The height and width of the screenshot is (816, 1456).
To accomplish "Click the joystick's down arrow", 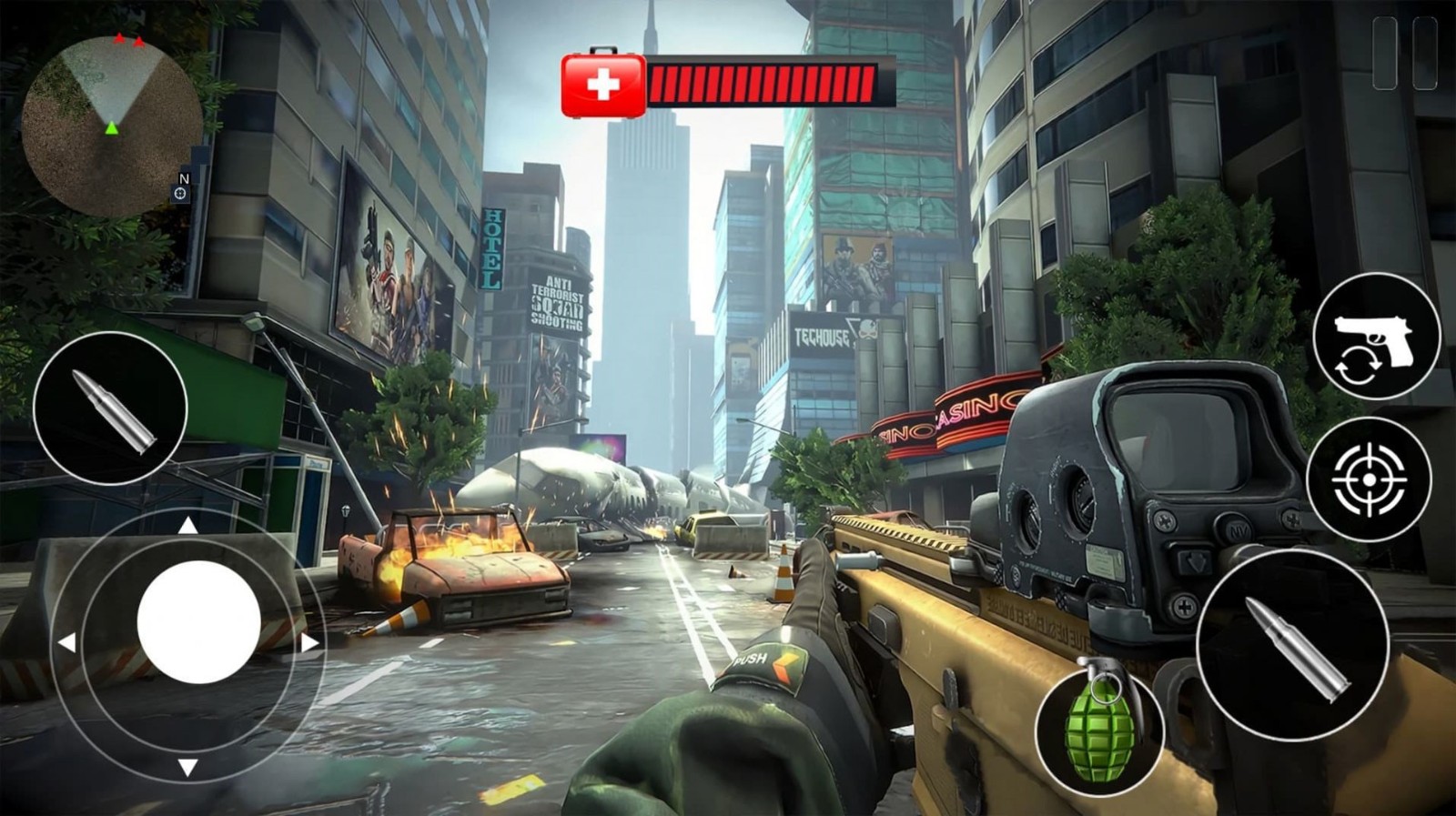I will [x=187, y=767].
